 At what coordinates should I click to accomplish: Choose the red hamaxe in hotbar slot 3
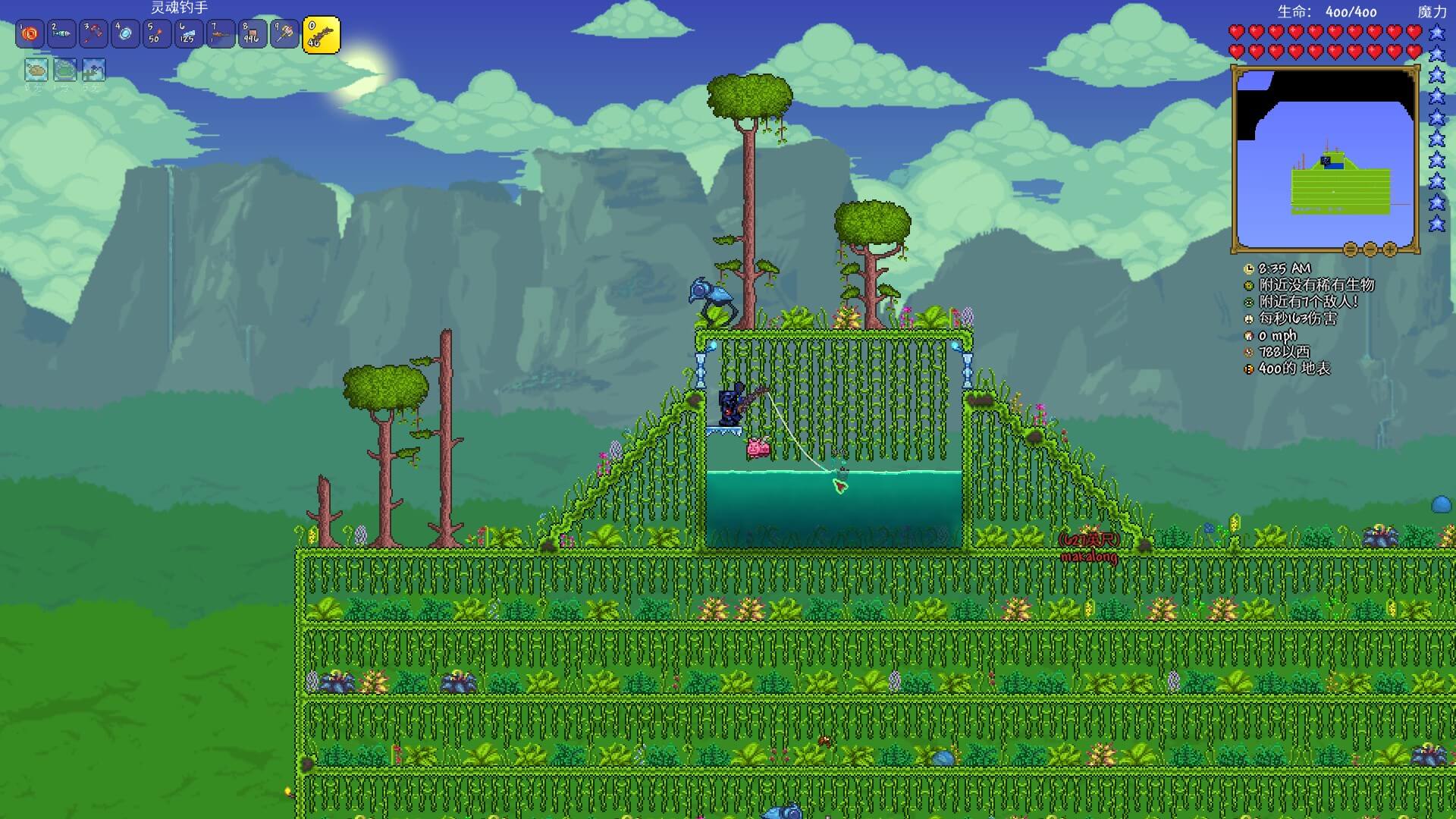click(x=94, y=34)
